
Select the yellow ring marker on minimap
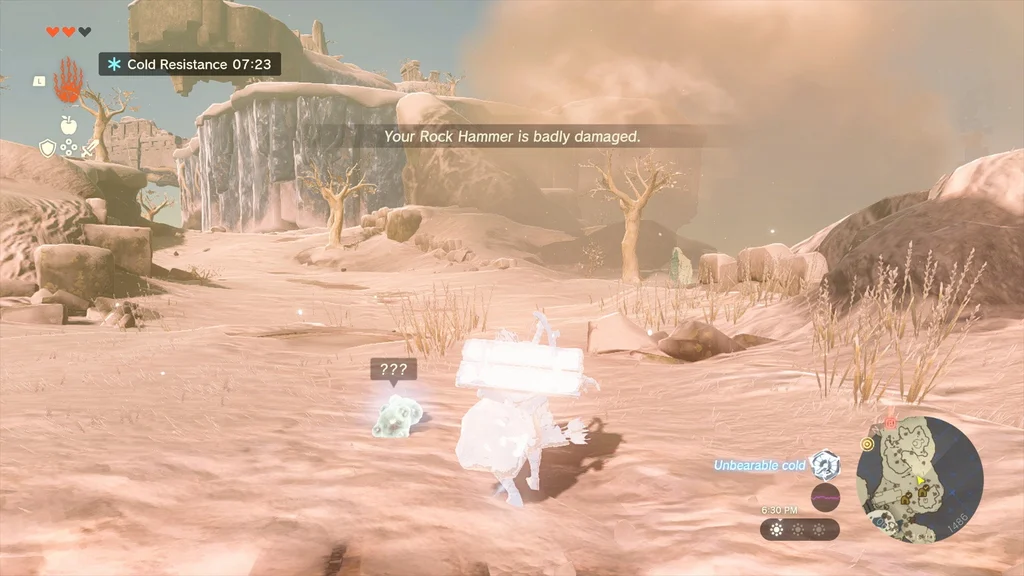pos(867,443)
